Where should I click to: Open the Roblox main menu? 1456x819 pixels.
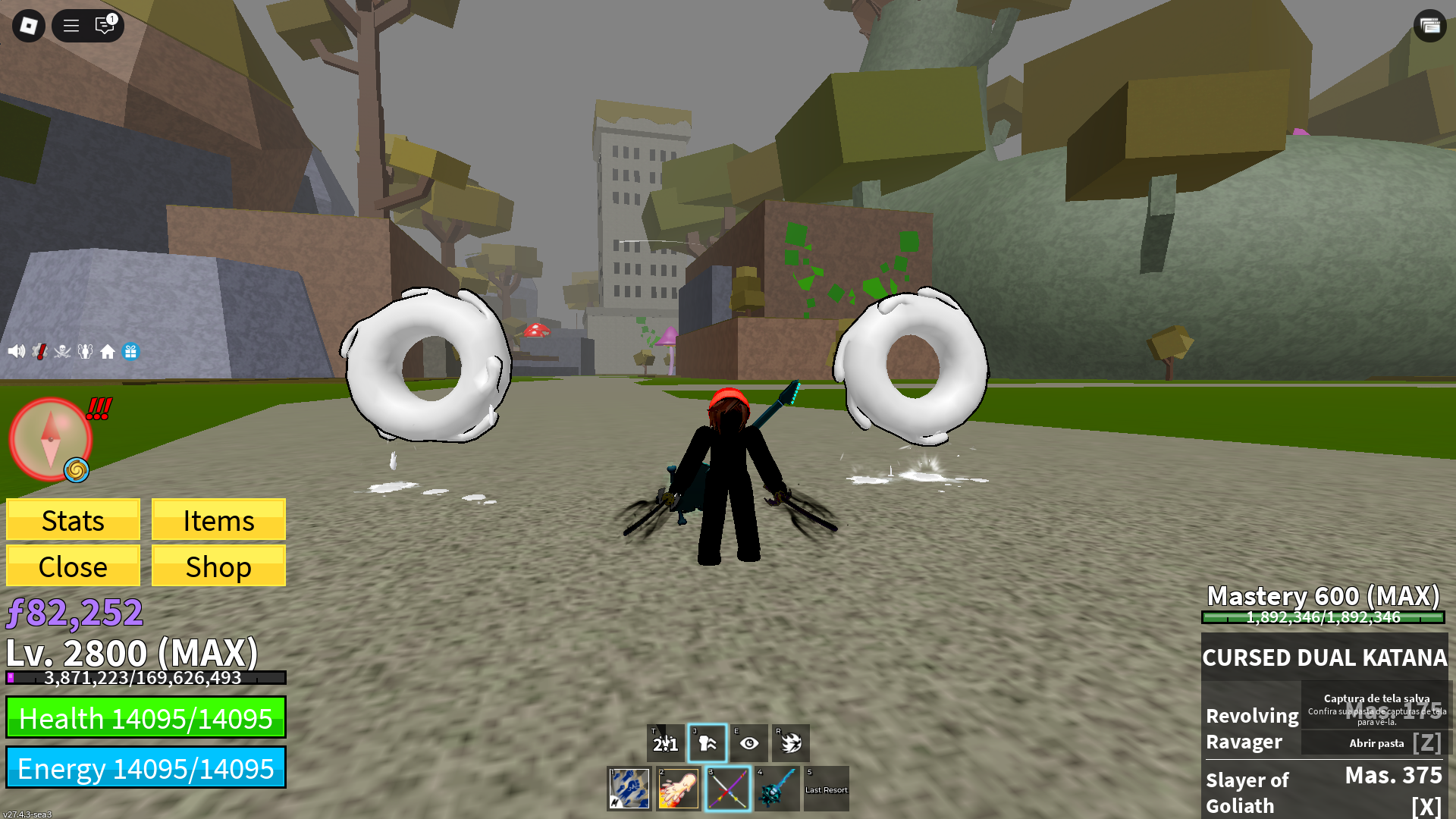coord(29,26)
